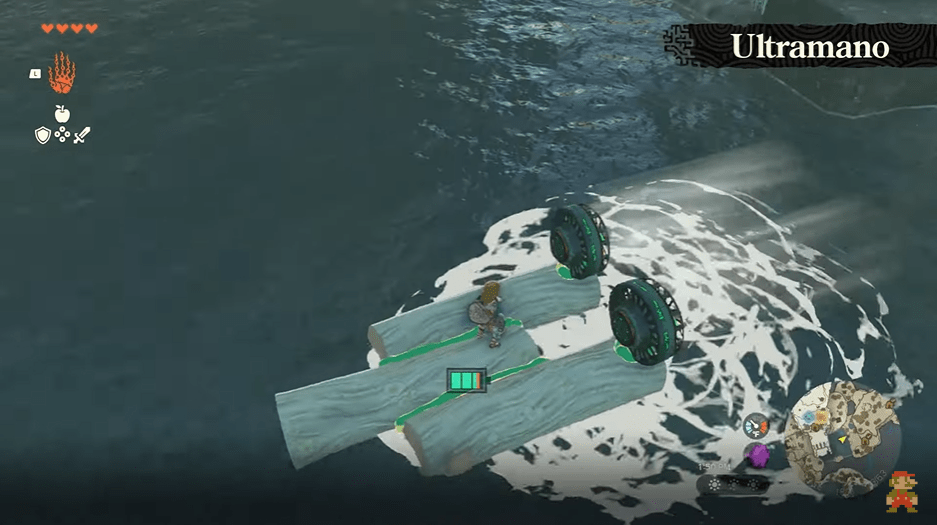Select the green battery energy cell indicator

(x=466, y=381)
